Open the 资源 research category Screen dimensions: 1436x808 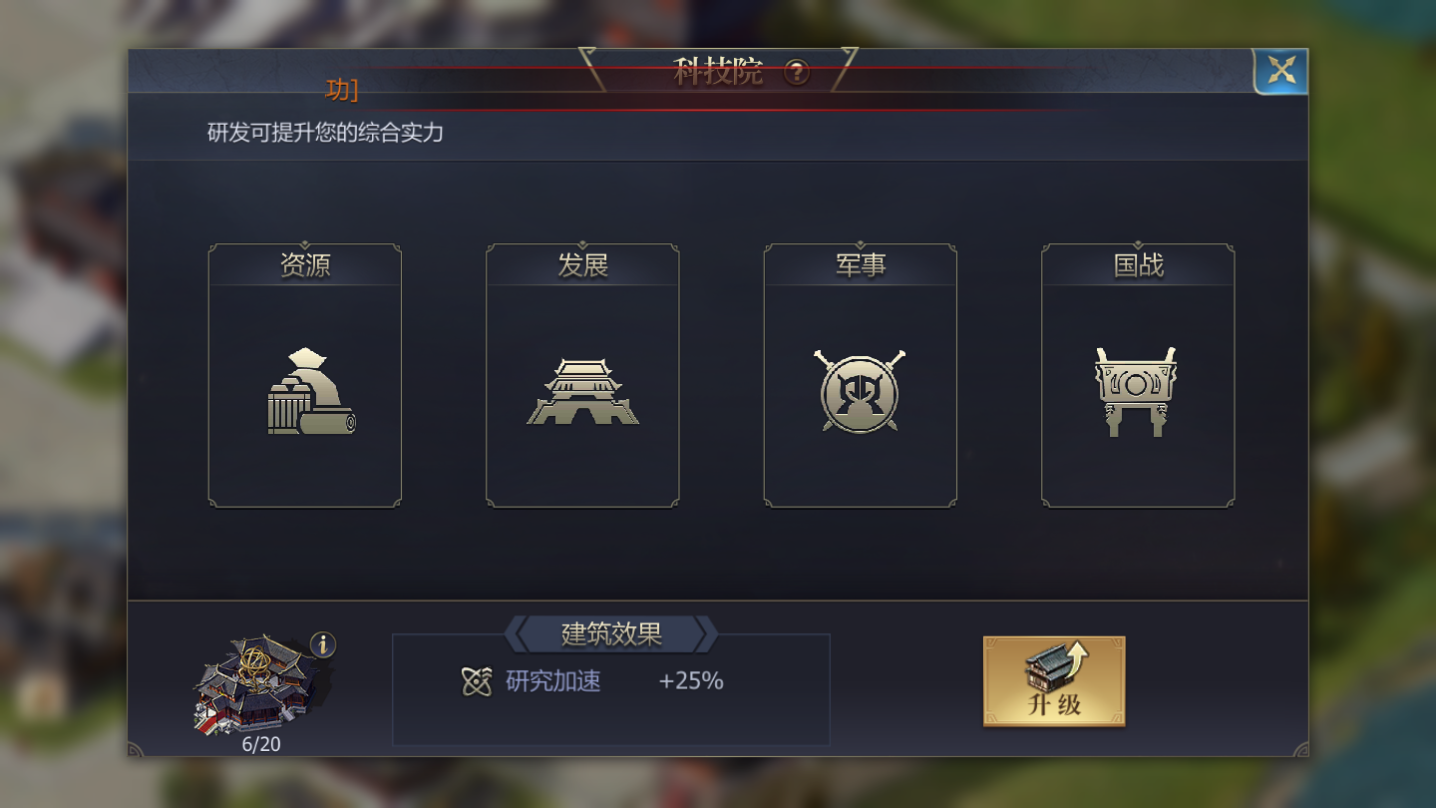point(305,376)
